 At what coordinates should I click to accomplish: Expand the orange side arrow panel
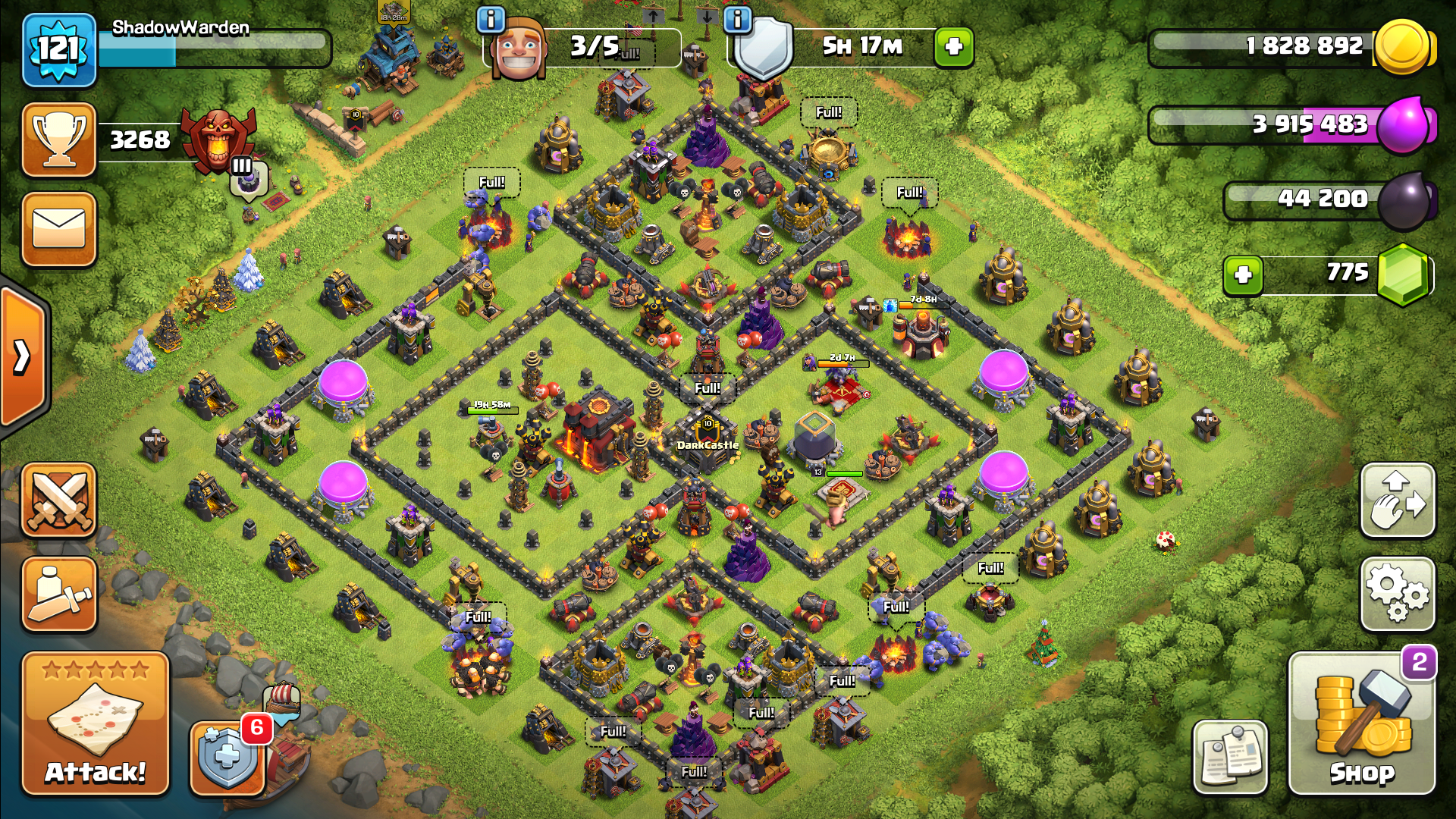(x=23, y=356)
